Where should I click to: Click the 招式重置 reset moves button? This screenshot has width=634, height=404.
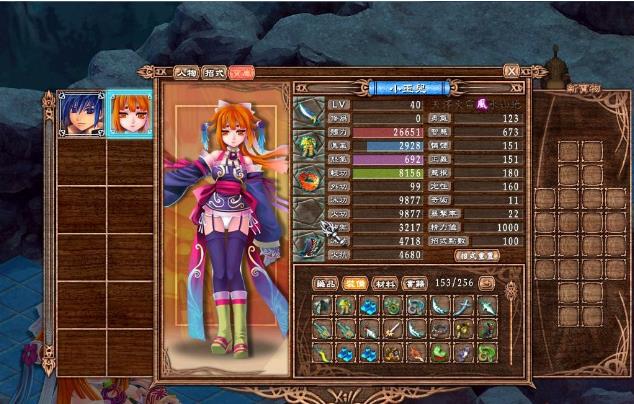[x=480, y=255]
